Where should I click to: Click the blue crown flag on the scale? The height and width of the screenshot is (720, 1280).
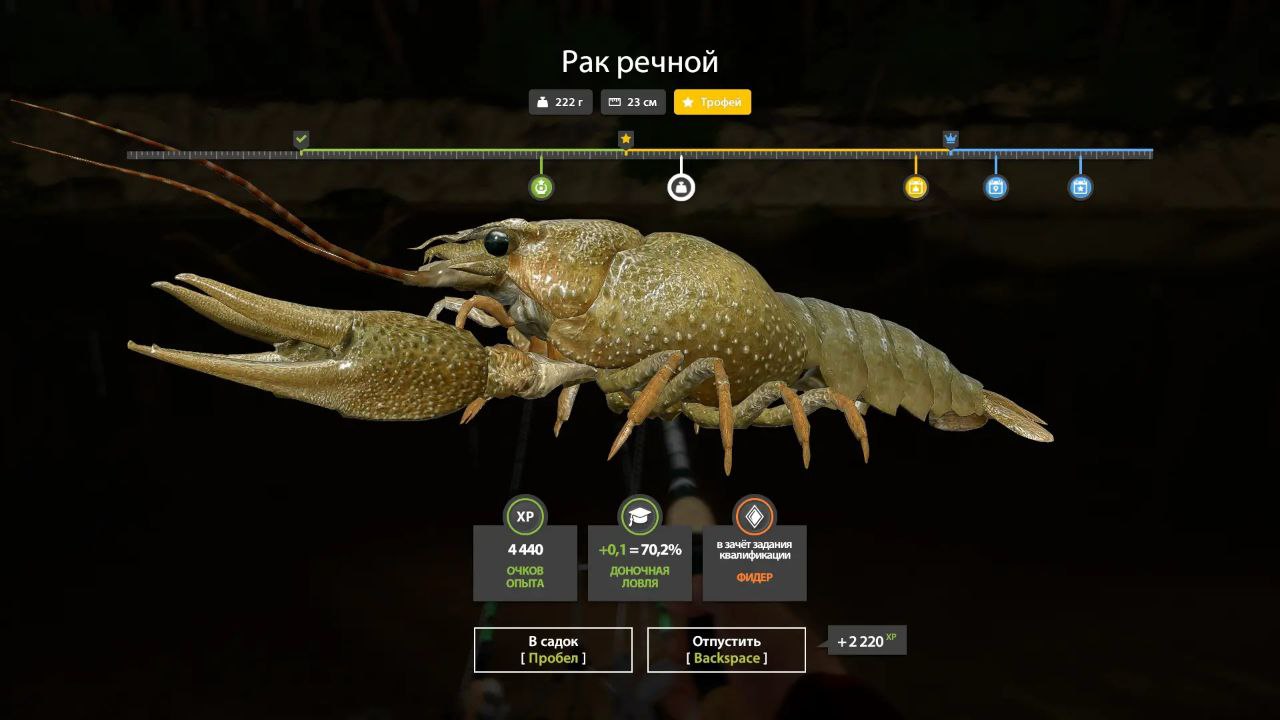point(950,139)
